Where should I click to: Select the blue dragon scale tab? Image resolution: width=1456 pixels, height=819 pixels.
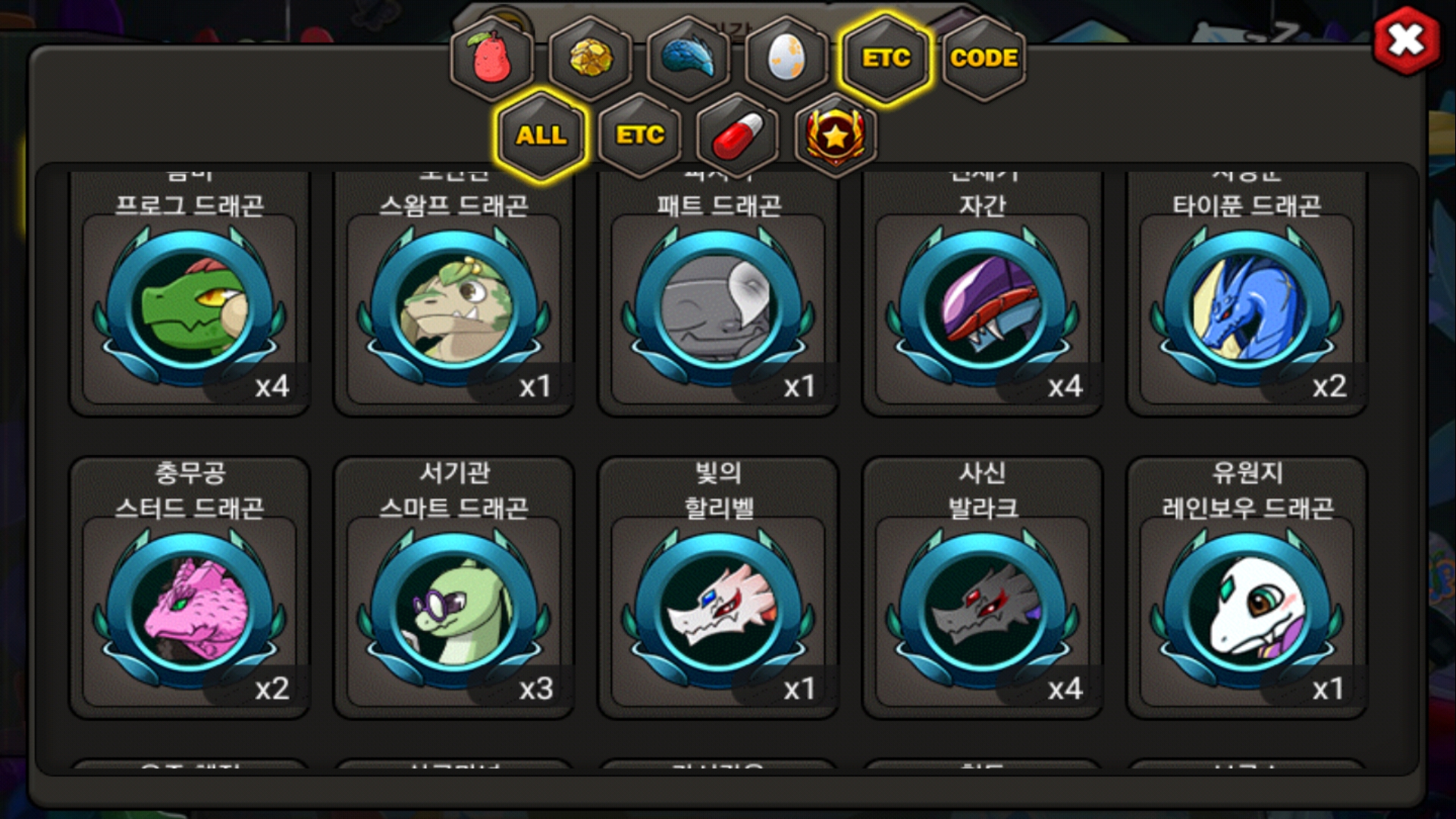point(689,58)
